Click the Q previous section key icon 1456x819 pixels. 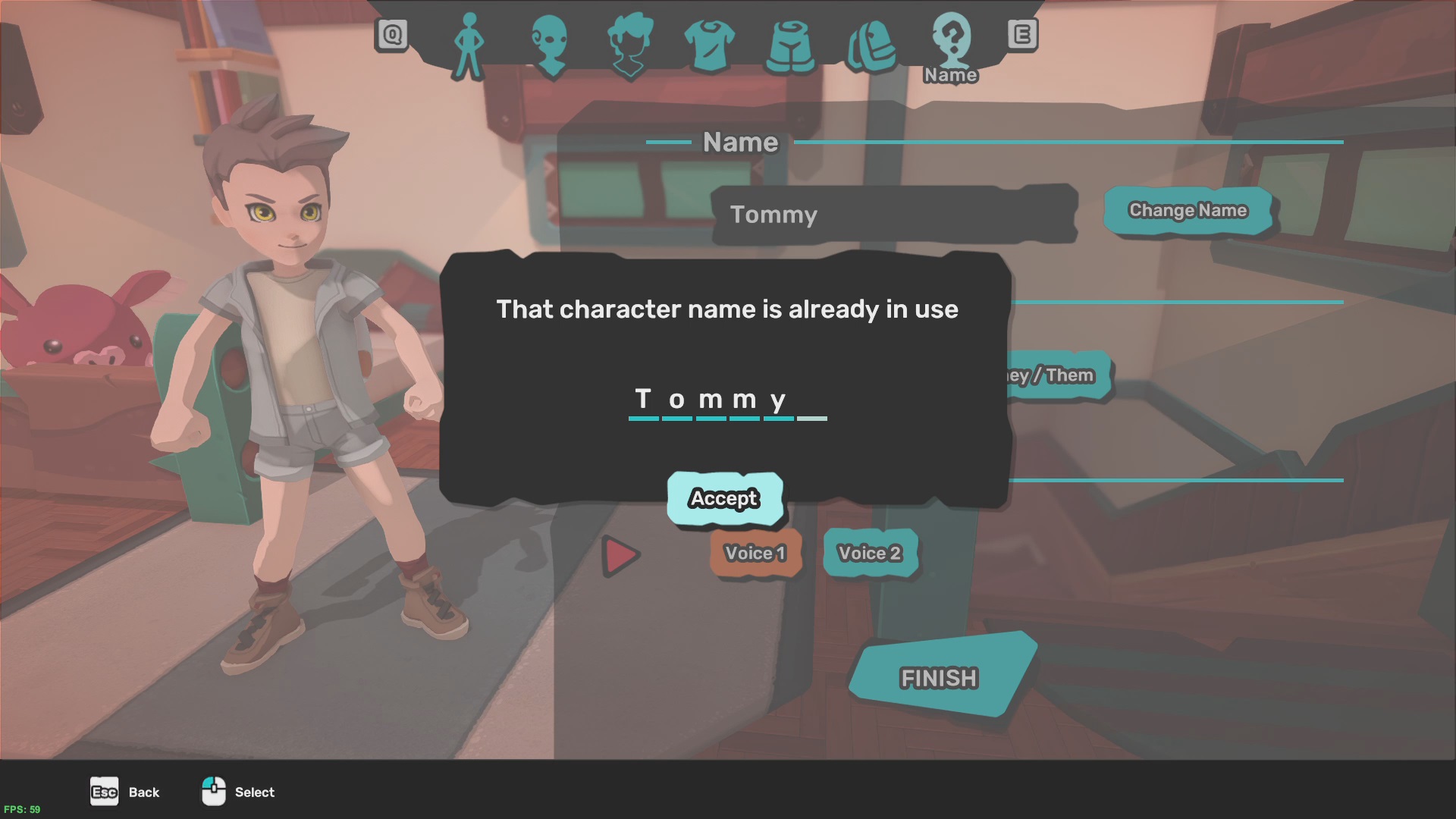coord(391,33)
